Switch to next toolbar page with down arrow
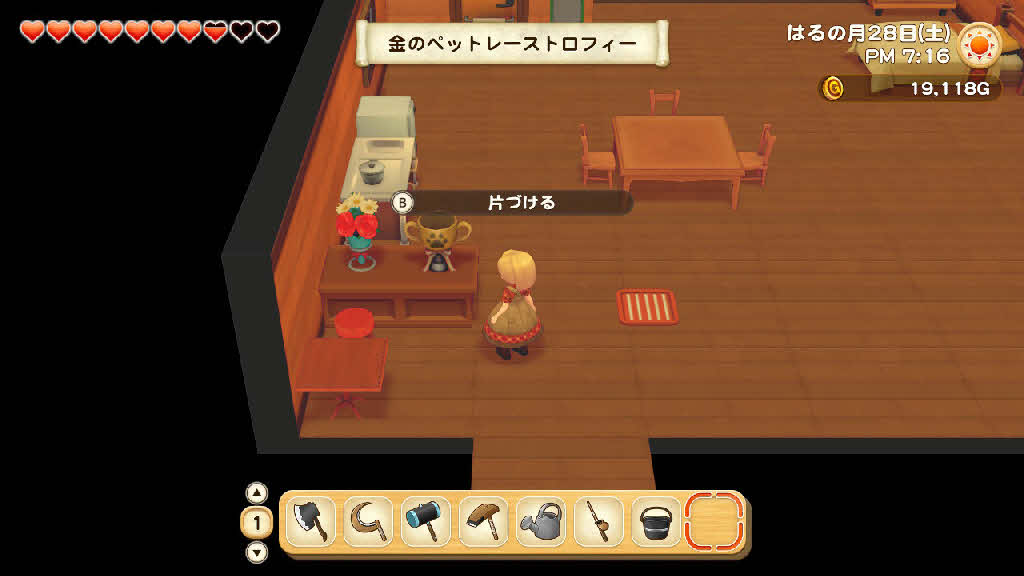Viewport: 1024px width, 576px height. point(257,552)
